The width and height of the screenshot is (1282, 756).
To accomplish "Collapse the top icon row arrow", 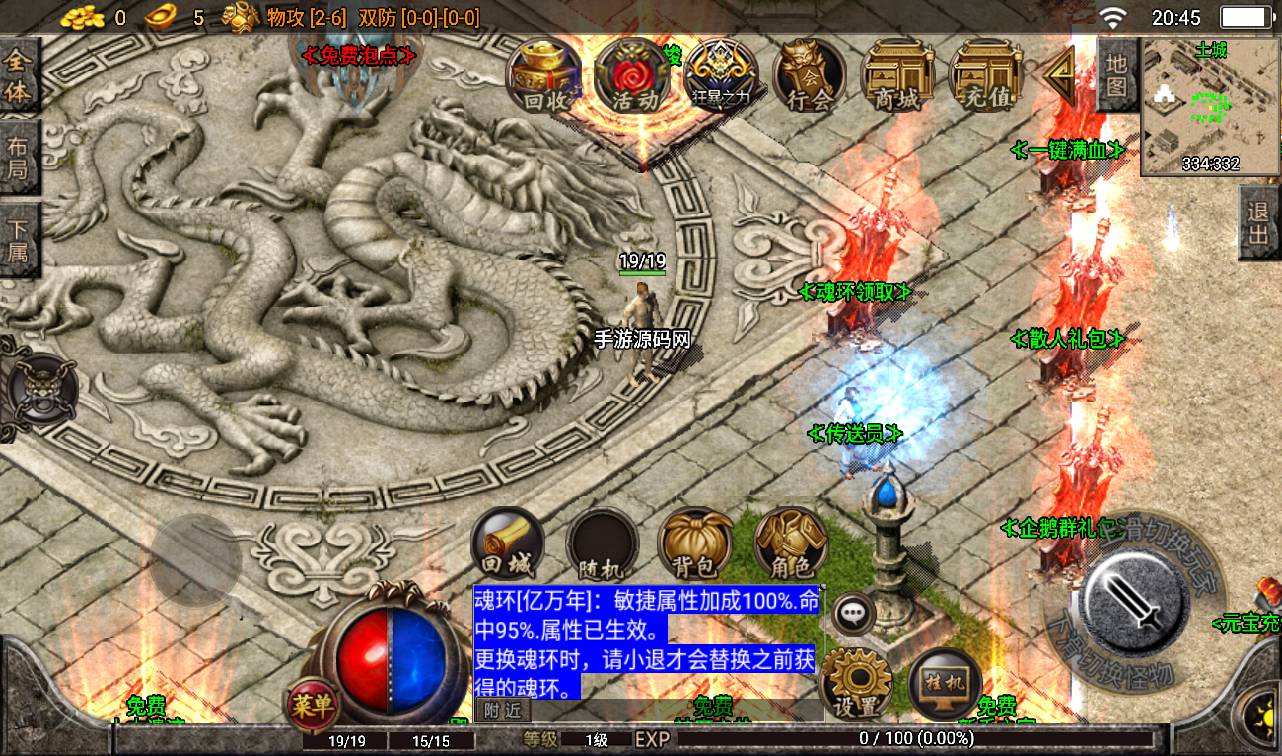I will point(1058,74).
